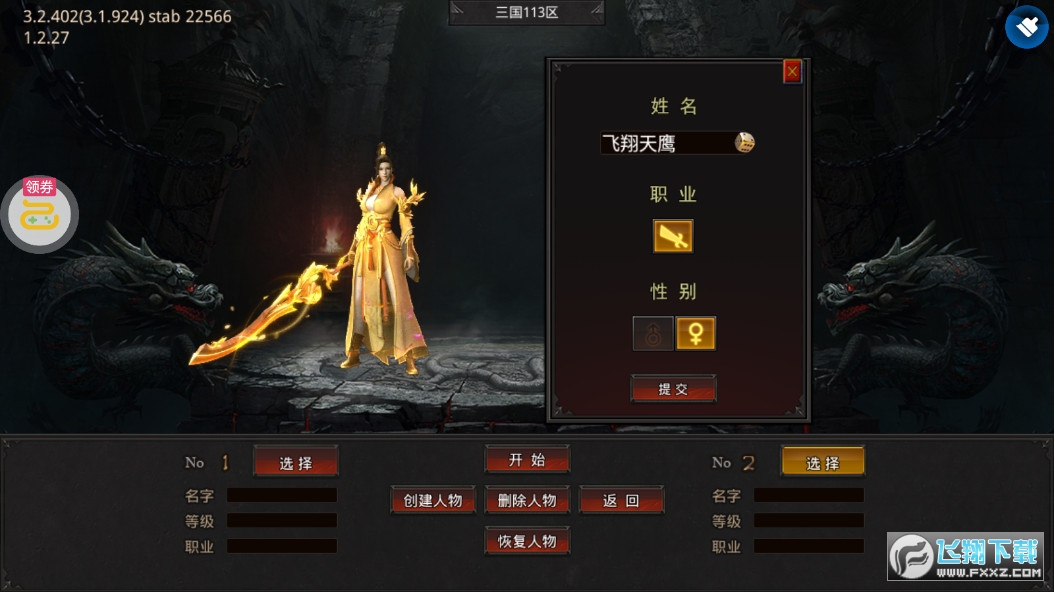Tap the blue overlay icon in the corner
Screen dimensions: 1054x592
click(x=1026, y=27)
